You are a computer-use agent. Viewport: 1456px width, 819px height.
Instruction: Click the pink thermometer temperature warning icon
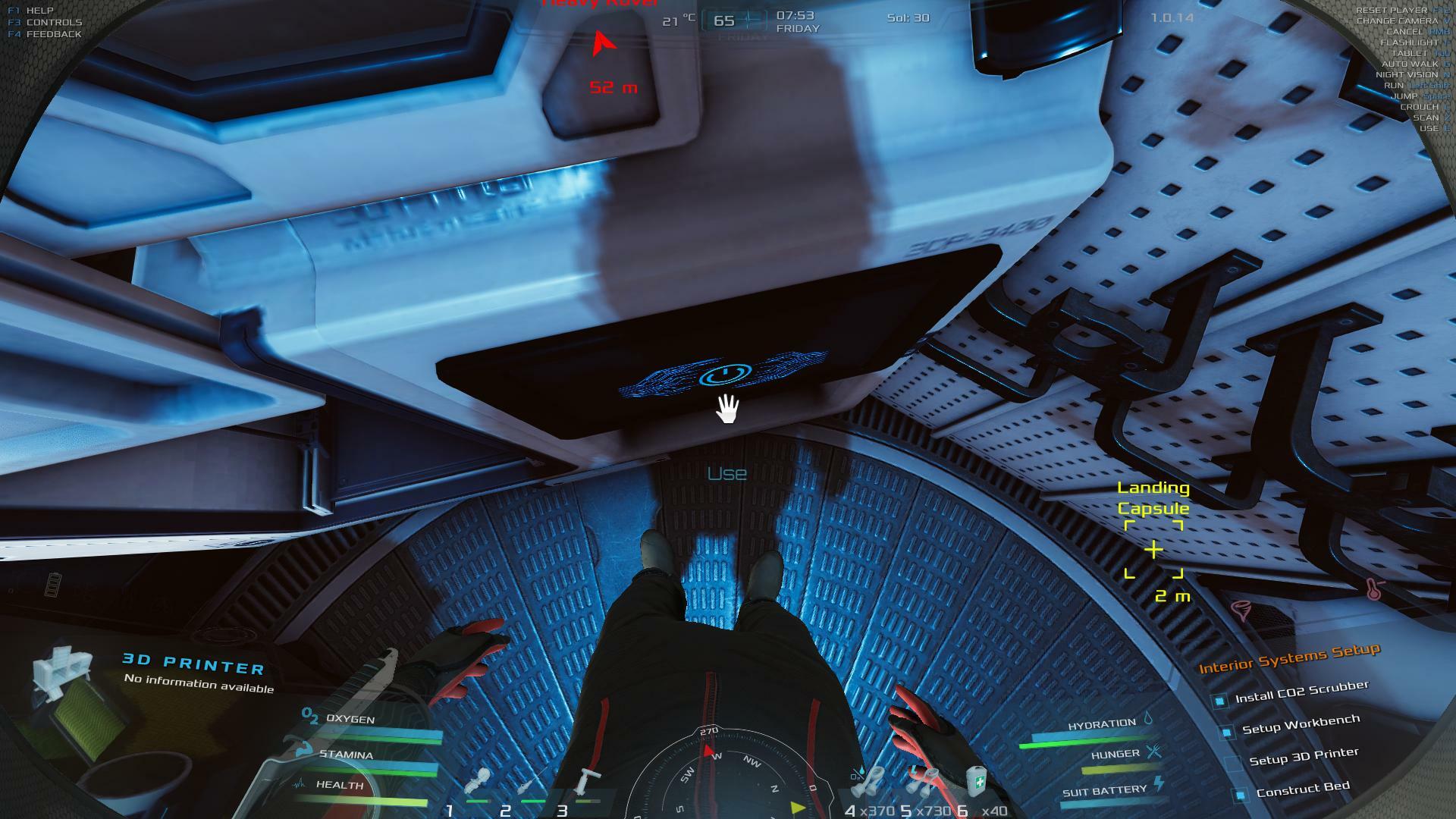pos(1374,588)
